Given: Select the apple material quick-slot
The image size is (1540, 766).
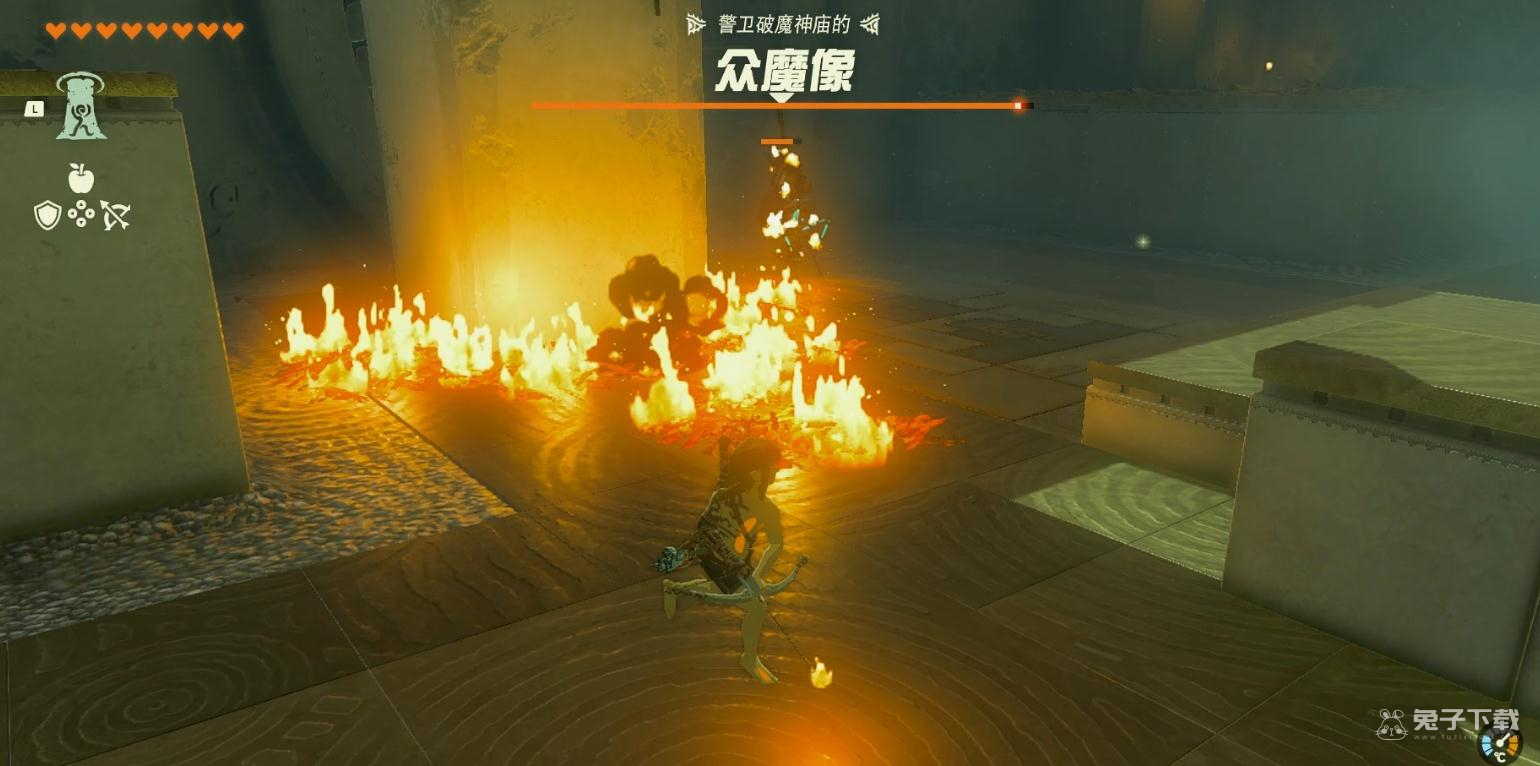Looking at the screenshot, I should (81, 178).
